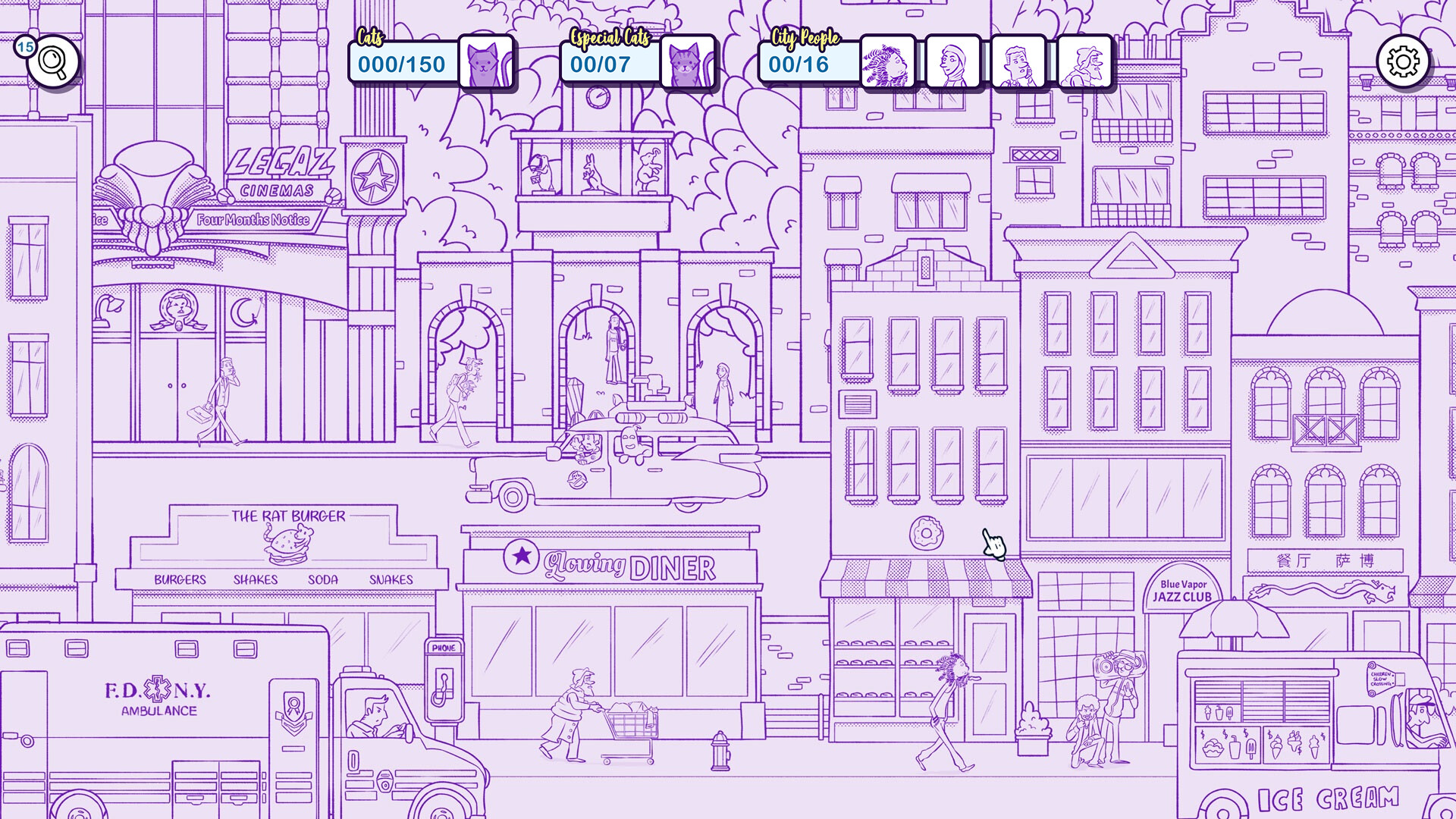1456x819 pixels.
Task: Select the tabby cat icon for Especial Cats
Action: pyautogui.click(x=689, y=64)
